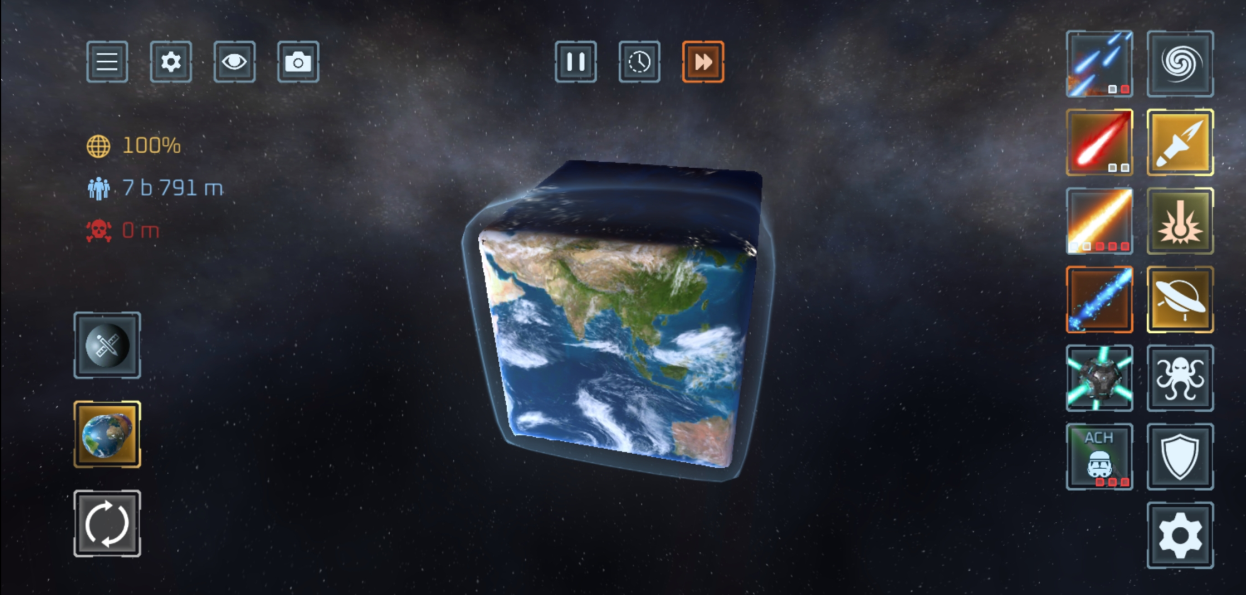Toggle the fast-forward speed button
The image size is (1246, 595).
tap(703, 62)
